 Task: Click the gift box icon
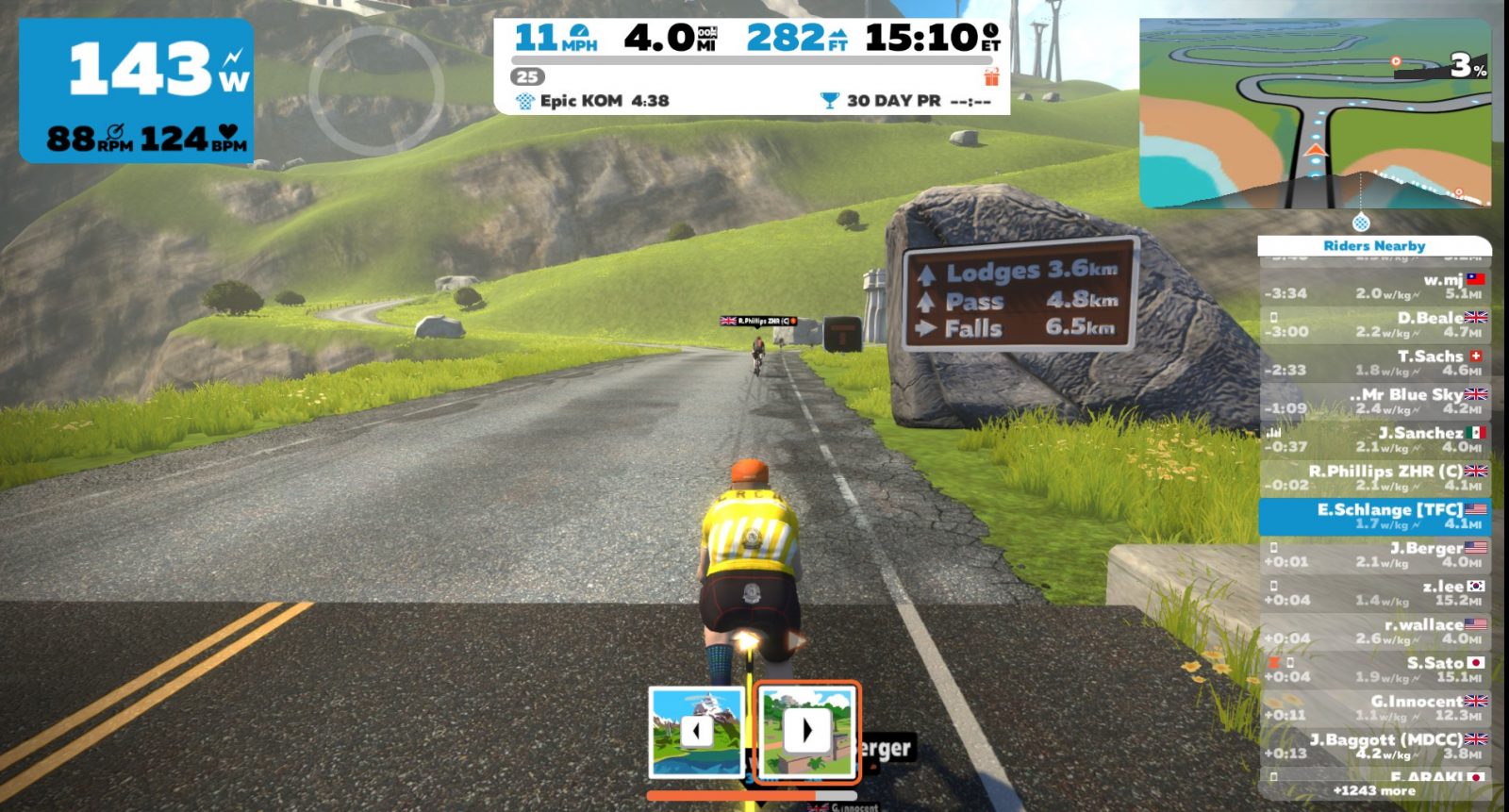click(x=991, y=77)
